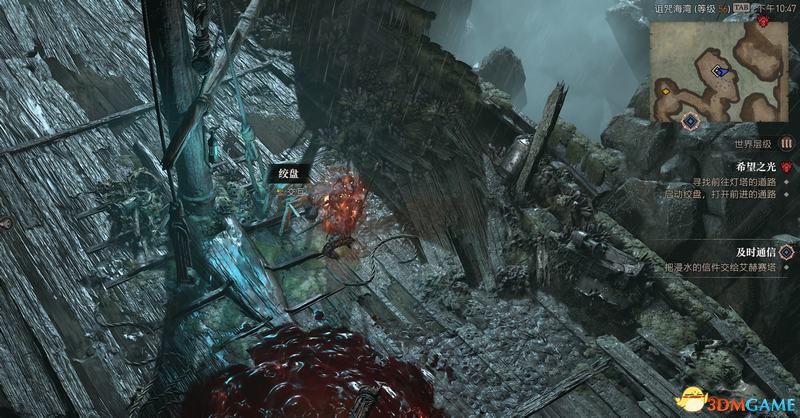Click the 绞盘 interaction label
The width and height of the screenshot is (800, 418).
(289, 173)
